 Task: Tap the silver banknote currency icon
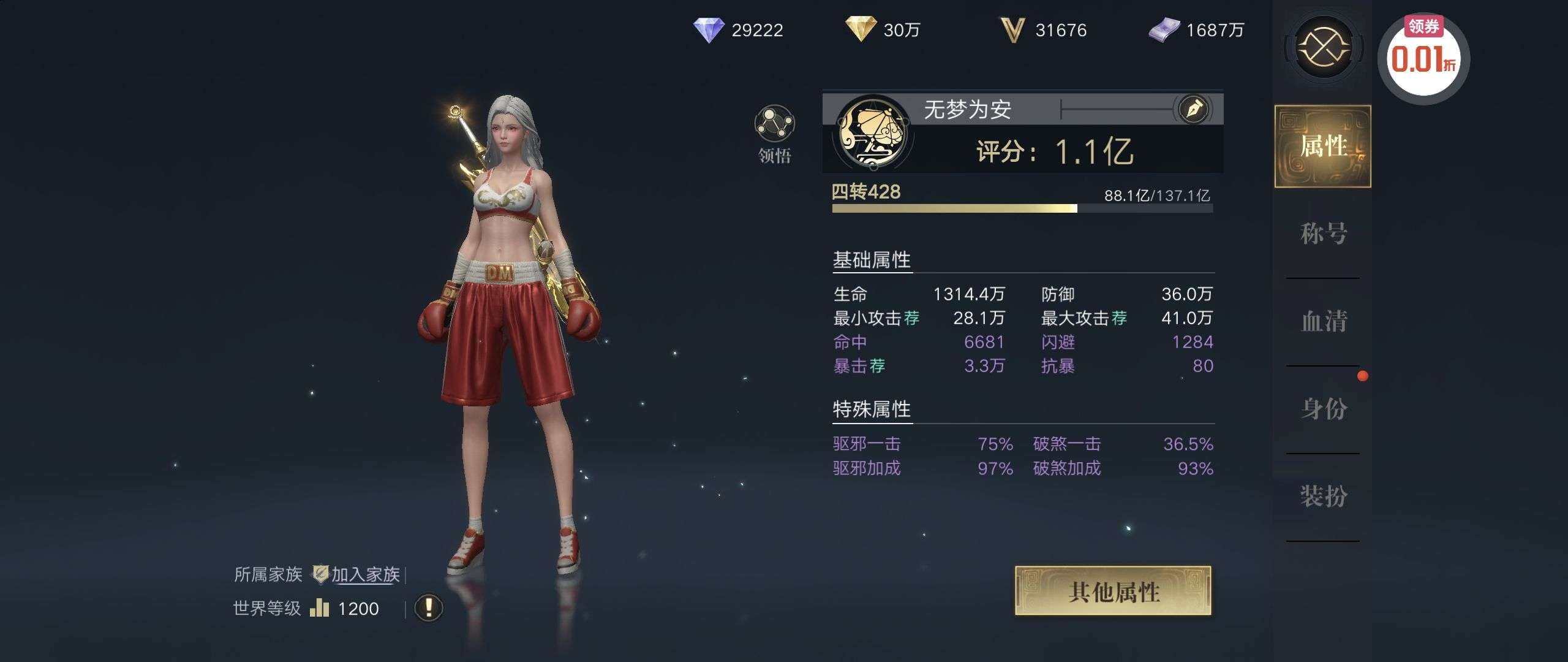1164,29
